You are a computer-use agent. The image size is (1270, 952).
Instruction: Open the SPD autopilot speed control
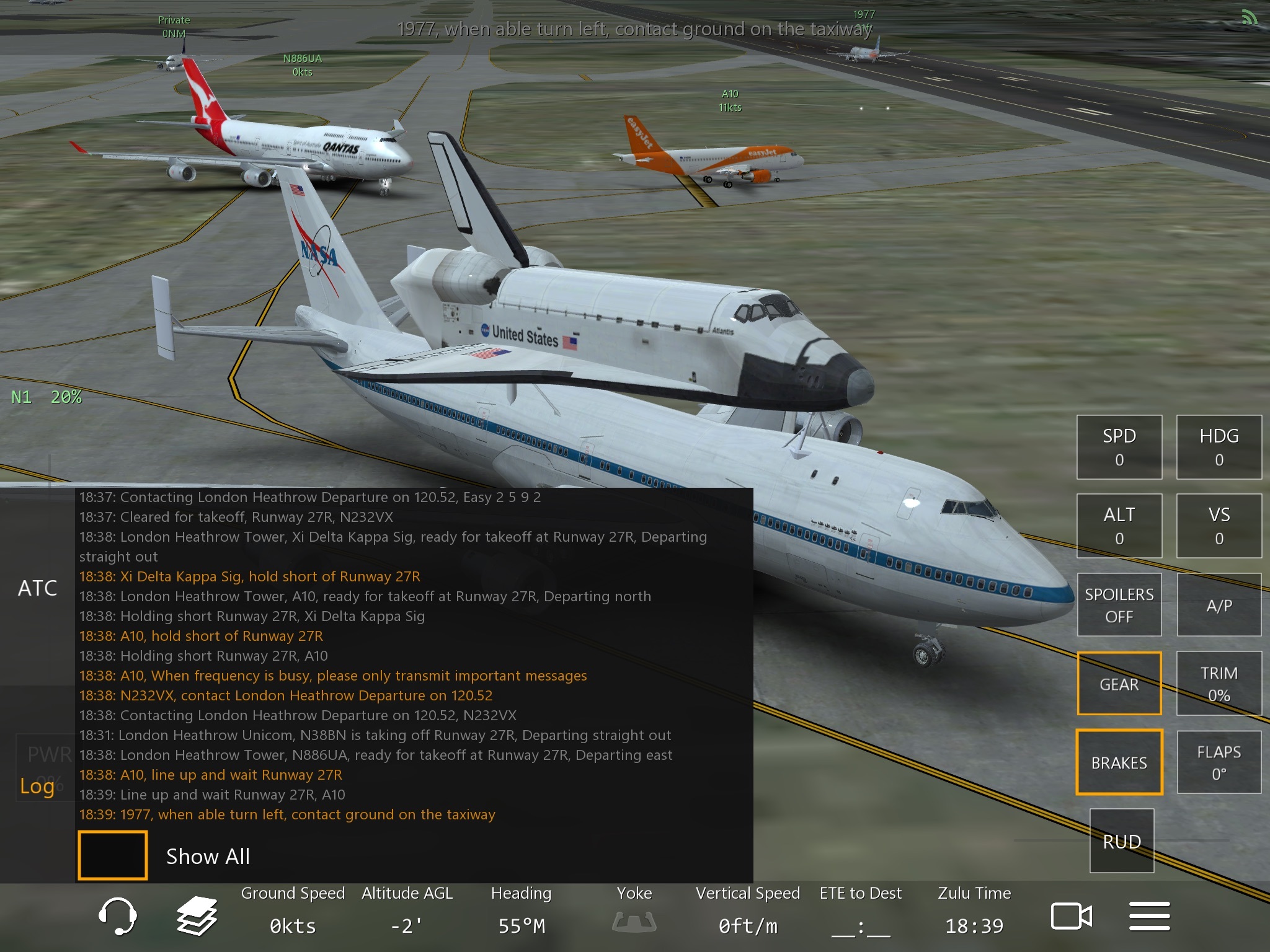[1119, 447]
